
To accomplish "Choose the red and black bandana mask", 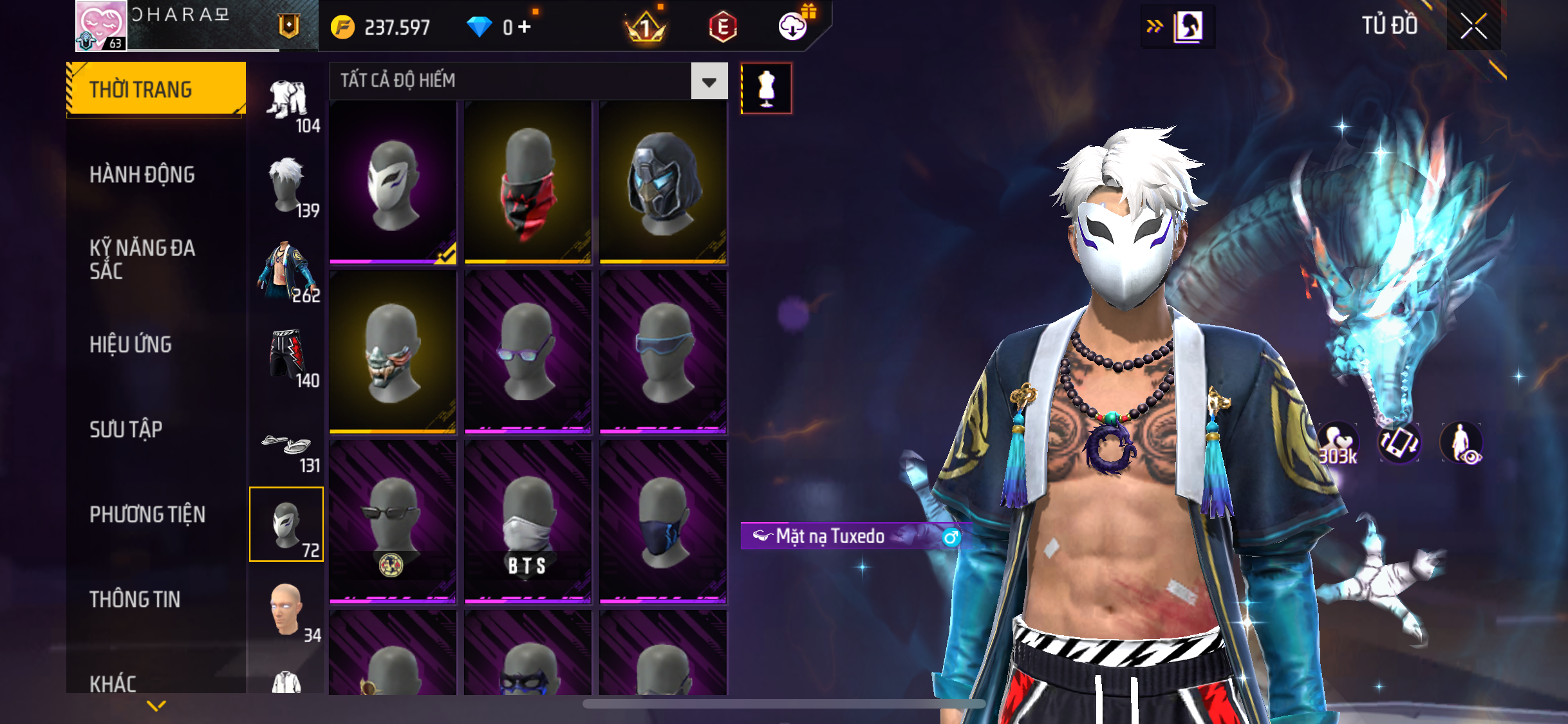I will (528, 182).
